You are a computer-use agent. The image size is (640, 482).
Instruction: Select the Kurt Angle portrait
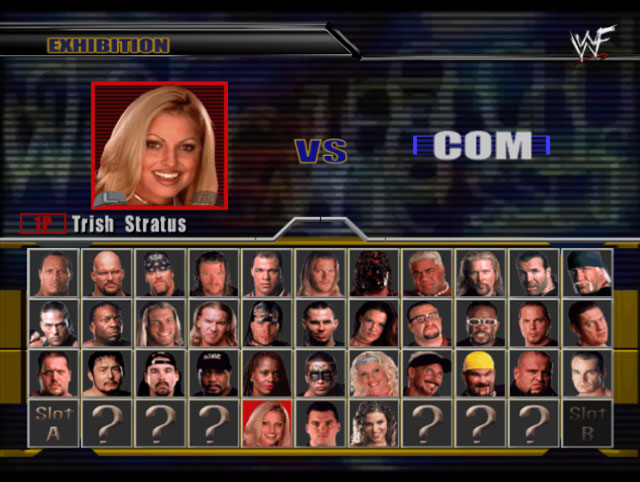pyautogui.click(x=266, y=273)
